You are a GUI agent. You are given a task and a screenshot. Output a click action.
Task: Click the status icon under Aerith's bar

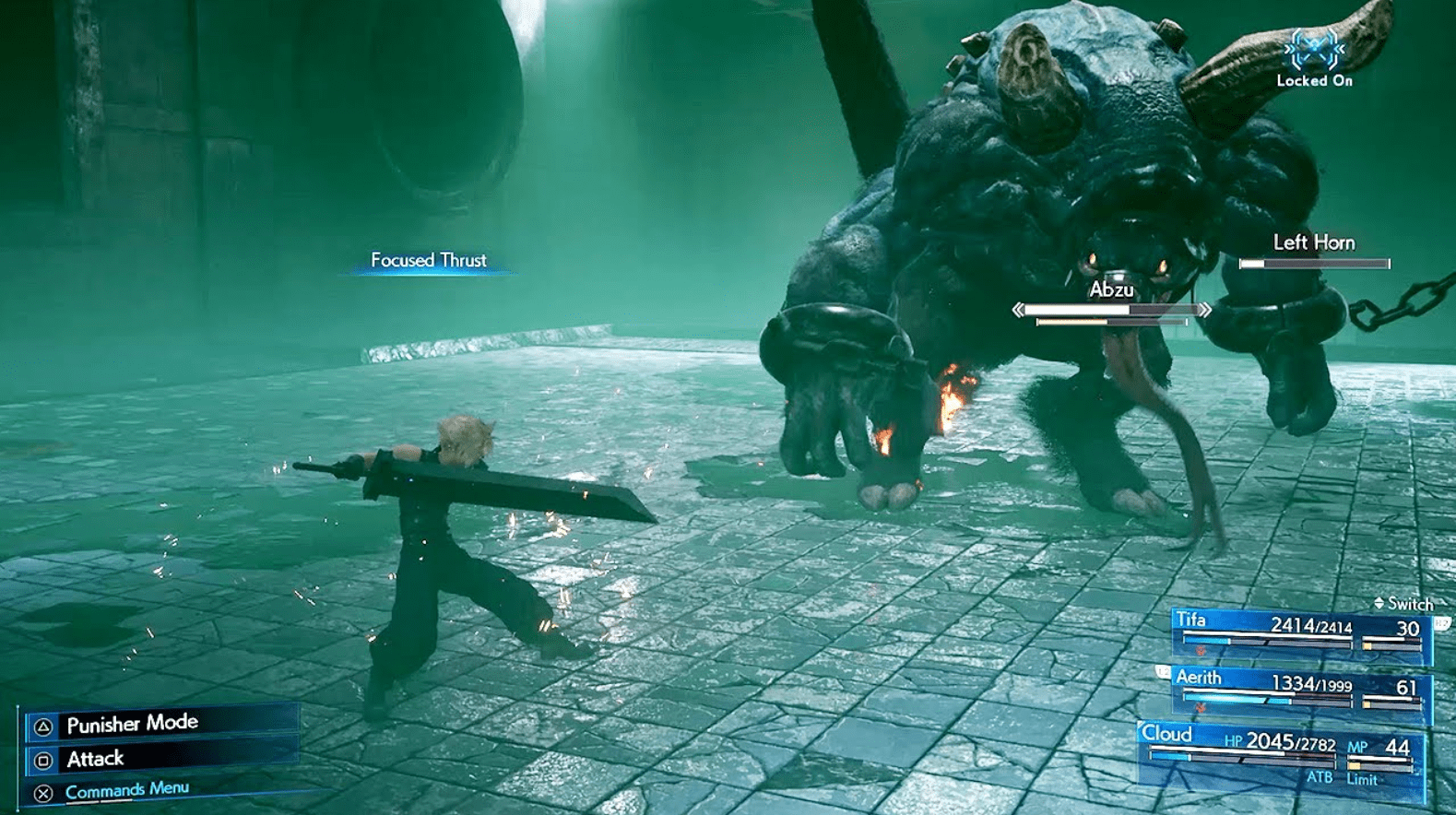(1200, 706)
